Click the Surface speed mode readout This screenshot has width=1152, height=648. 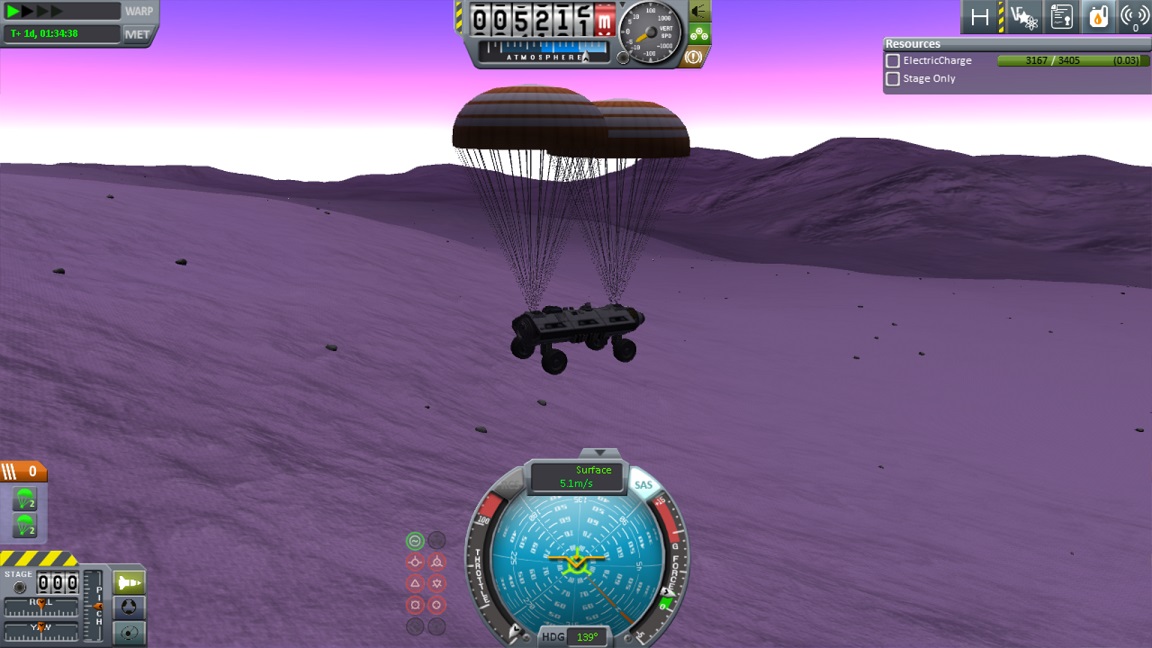(x=577, y=477)
